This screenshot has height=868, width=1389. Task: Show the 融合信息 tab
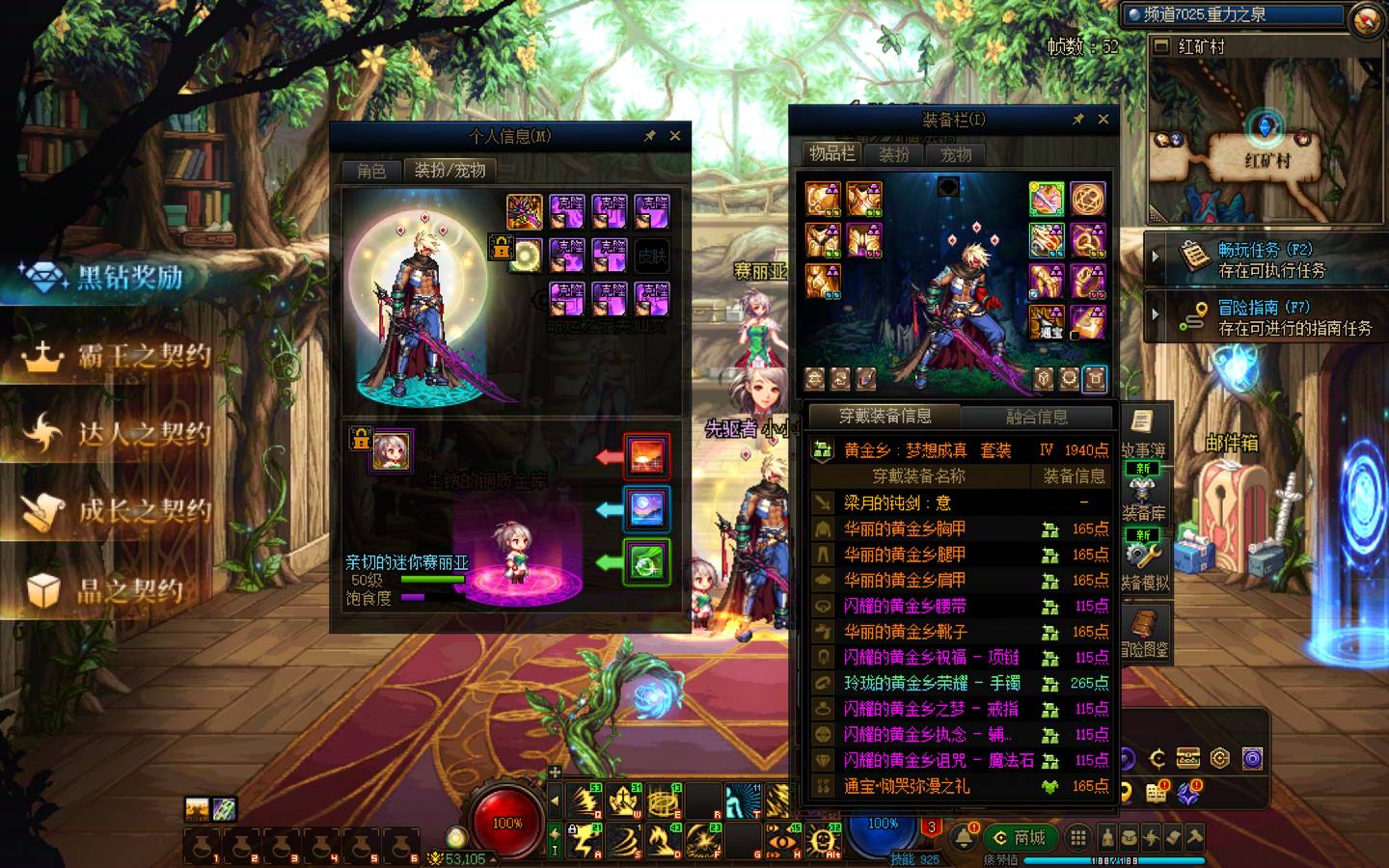pyautogui.click(x=1036, y=417)
